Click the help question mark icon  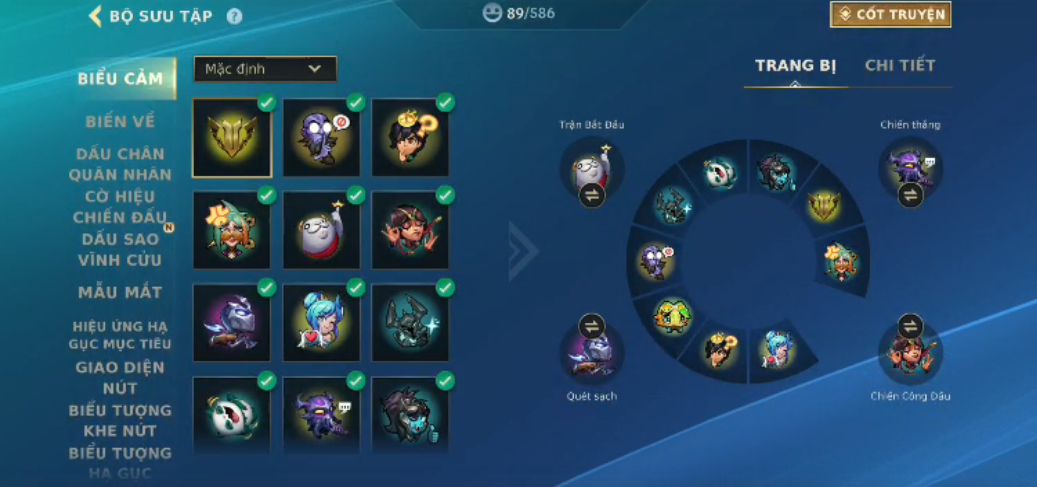(x=235, y=16)
